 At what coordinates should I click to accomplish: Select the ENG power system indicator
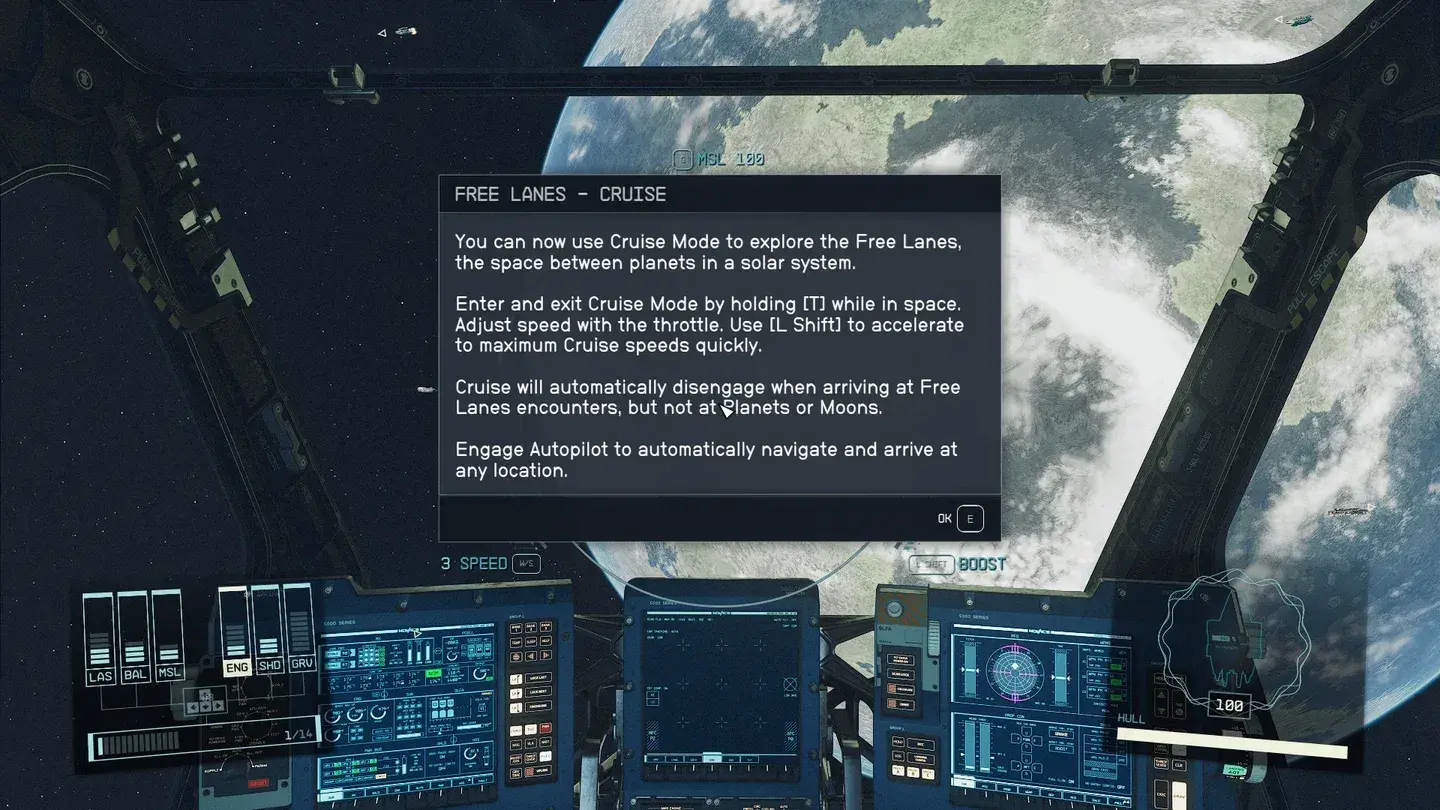[x=236, y=666]
